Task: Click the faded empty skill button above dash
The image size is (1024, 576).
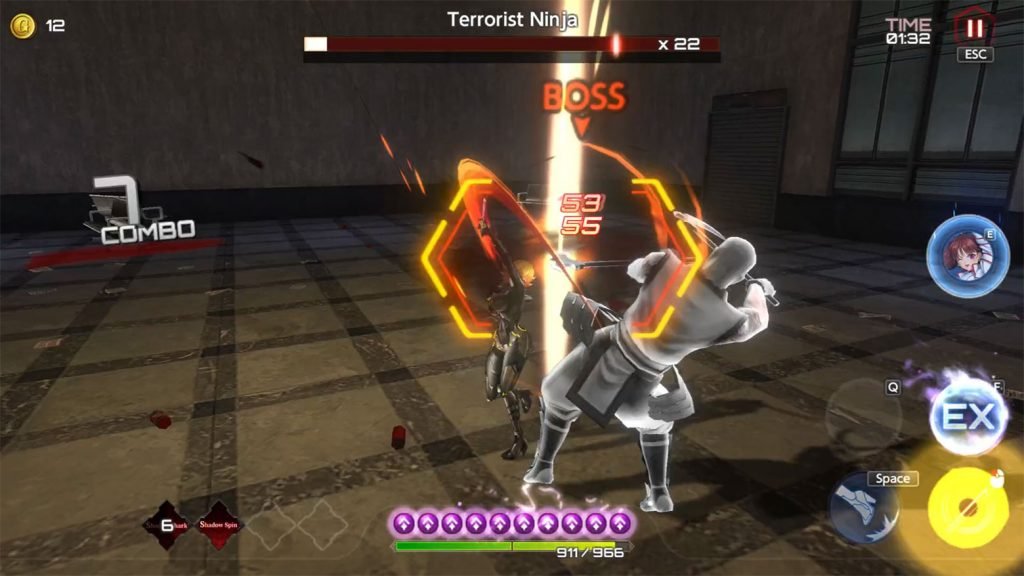Action: (862, 411)
